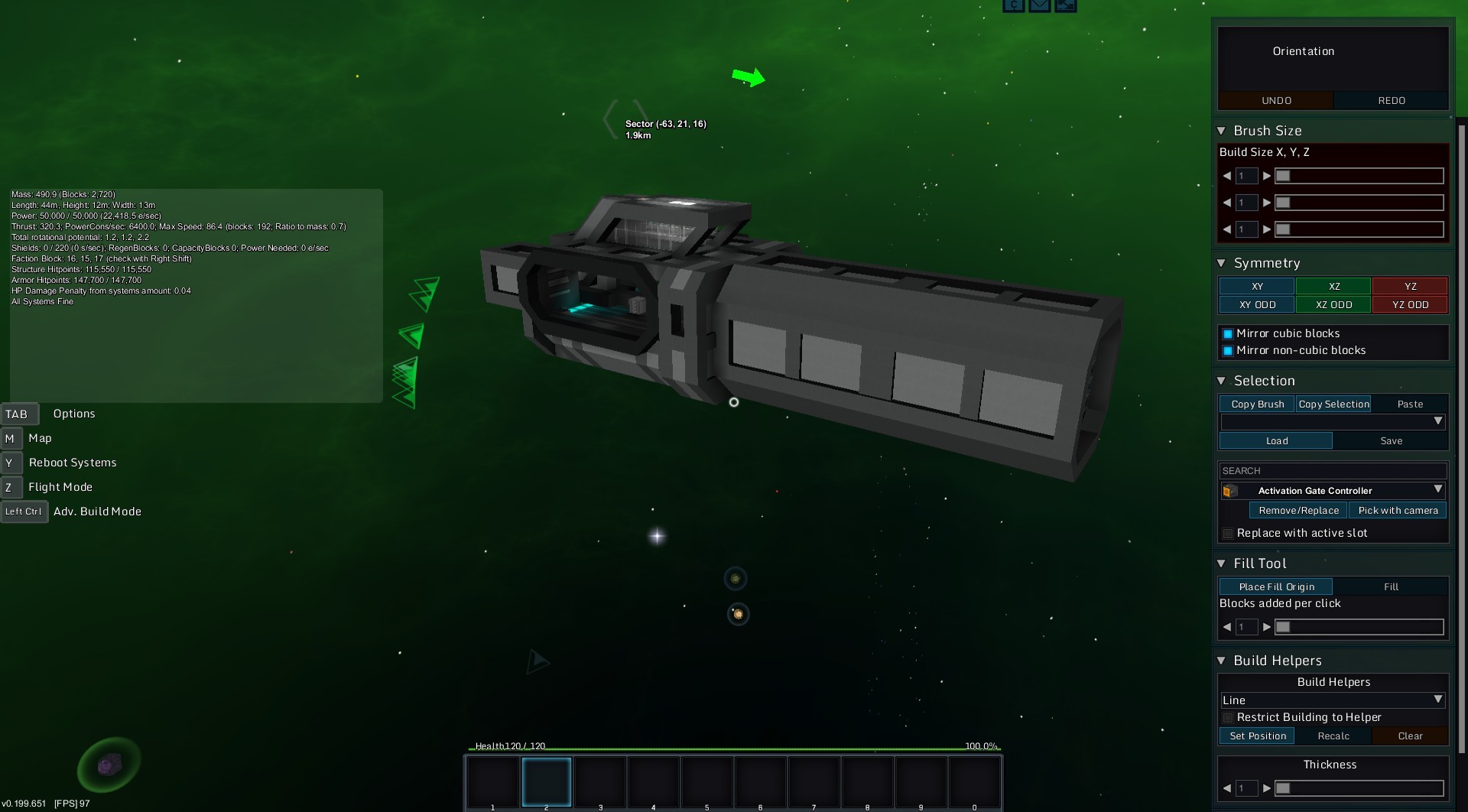Save the current selection
Viewport: 1468px width, 812px height.
(x=1391, y=441)
